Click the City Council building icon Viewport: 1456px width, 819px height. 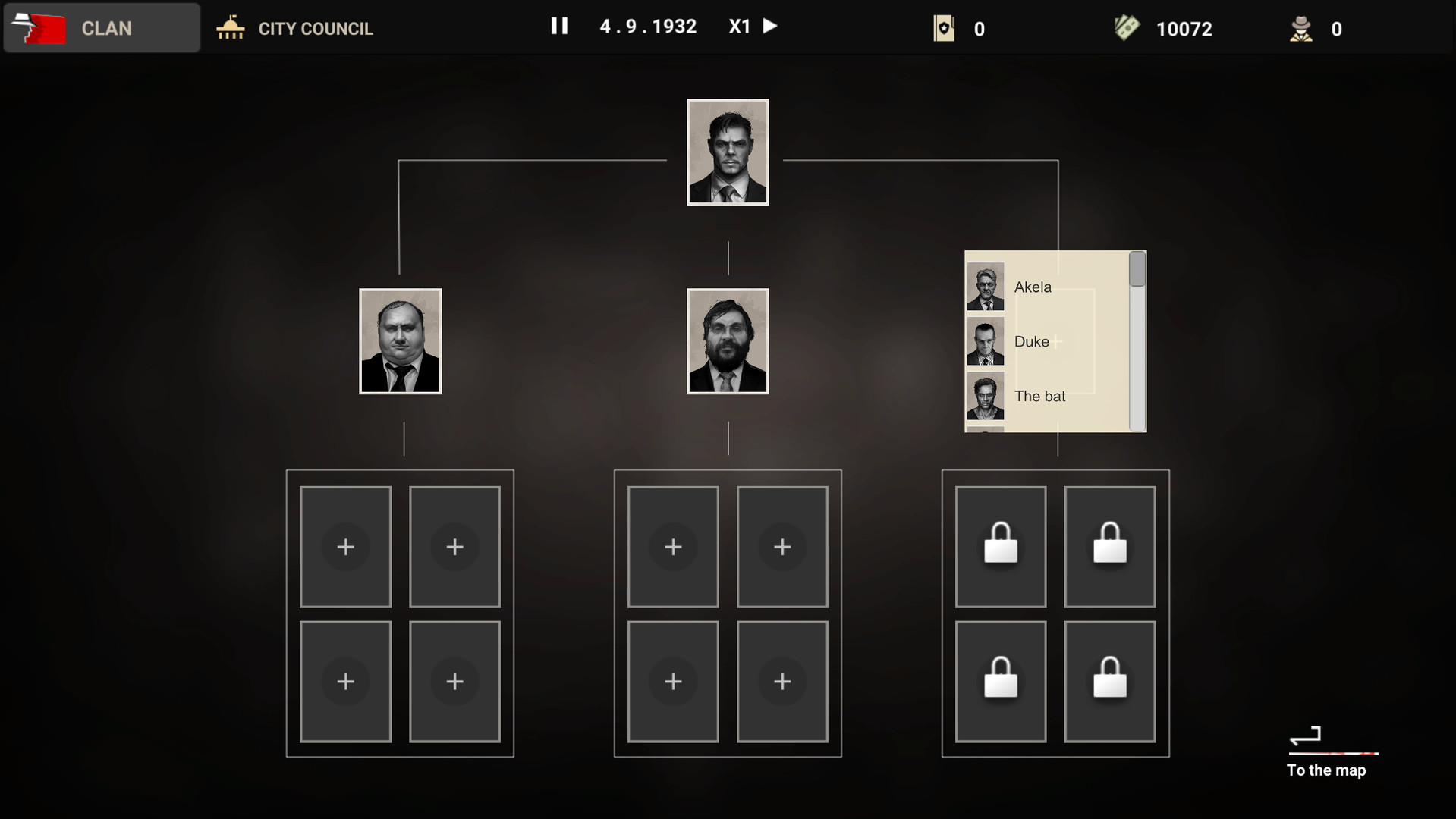tap(230, 27)
